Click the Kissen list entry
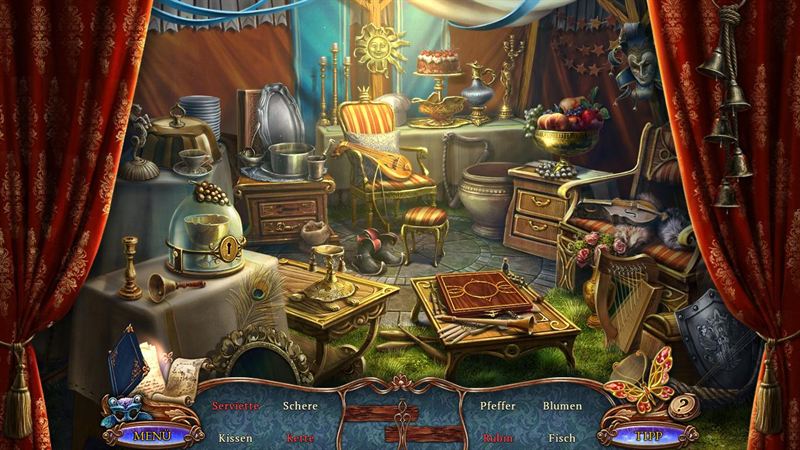 (x=235, y=438)
